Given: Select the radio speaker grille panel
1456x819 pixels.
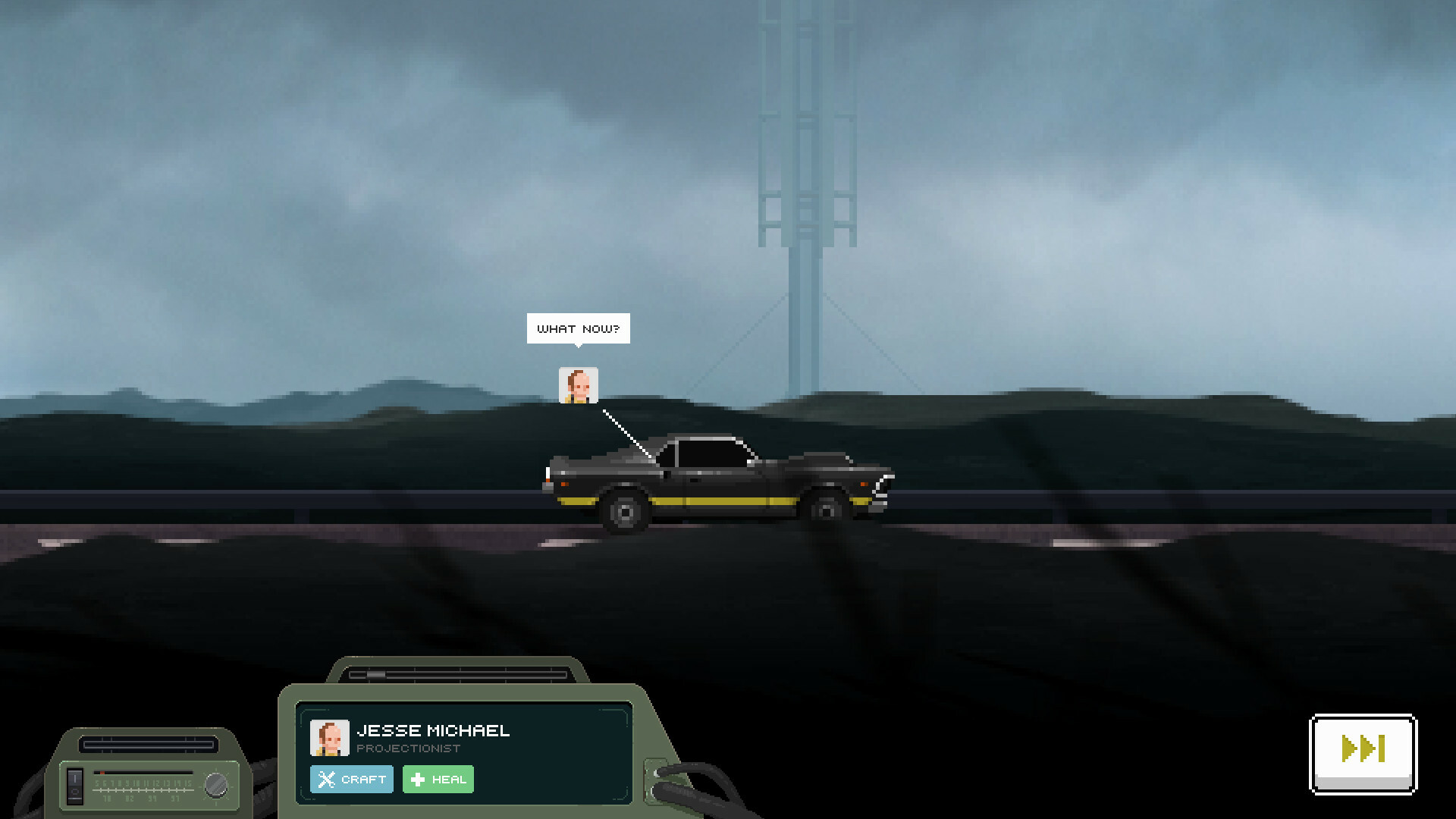Looking at the screenshot, I should tap(149, 744).
